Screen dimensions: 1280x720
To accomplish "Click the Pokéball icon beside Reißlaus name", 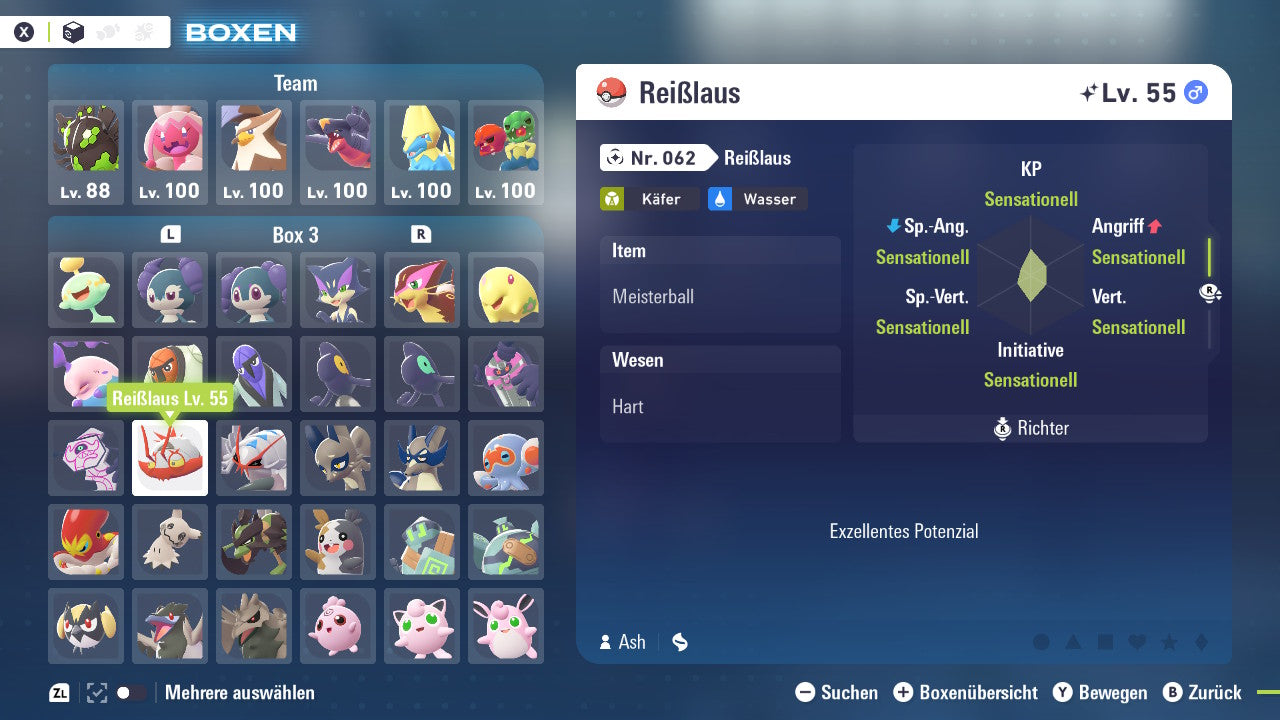I will pos(611,91).
